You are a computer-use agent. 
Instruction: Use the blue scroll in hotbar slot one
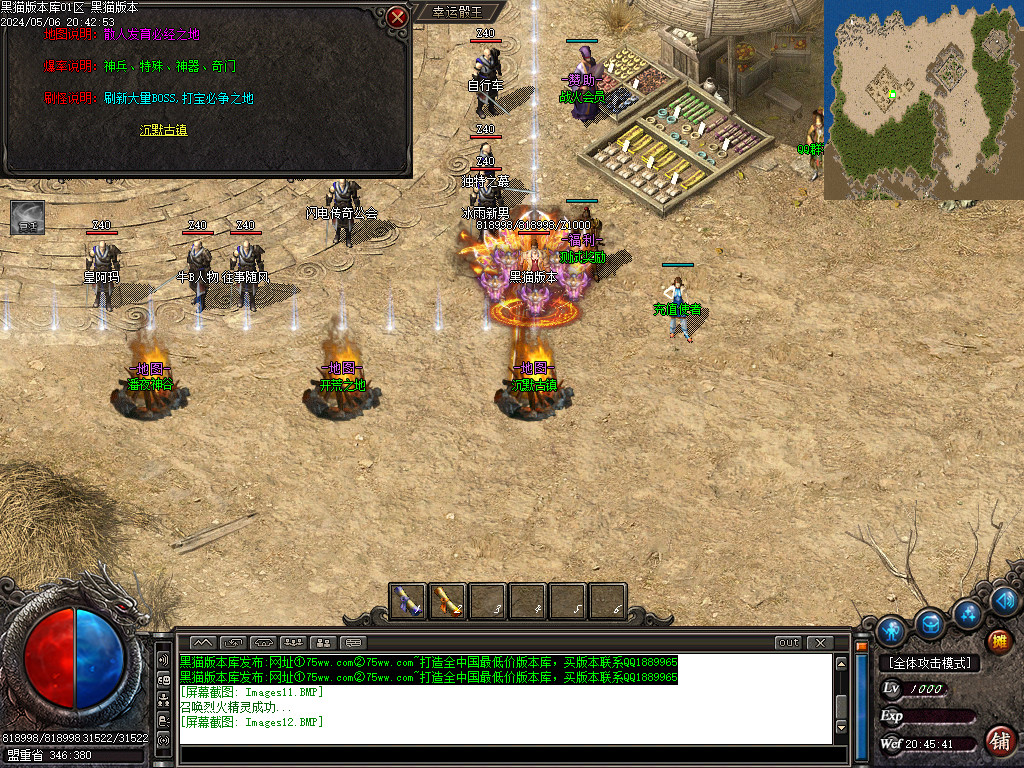point(407,601)
